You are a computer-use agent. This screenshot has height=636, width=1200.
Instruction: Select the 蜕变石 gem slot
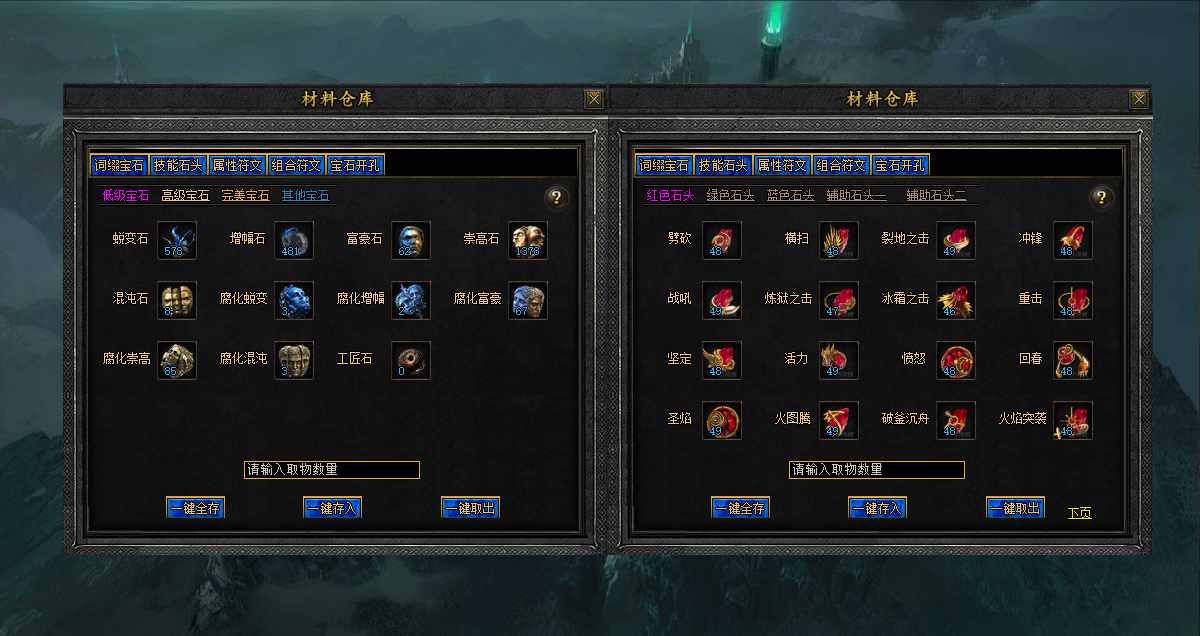(x=177, y=241)
